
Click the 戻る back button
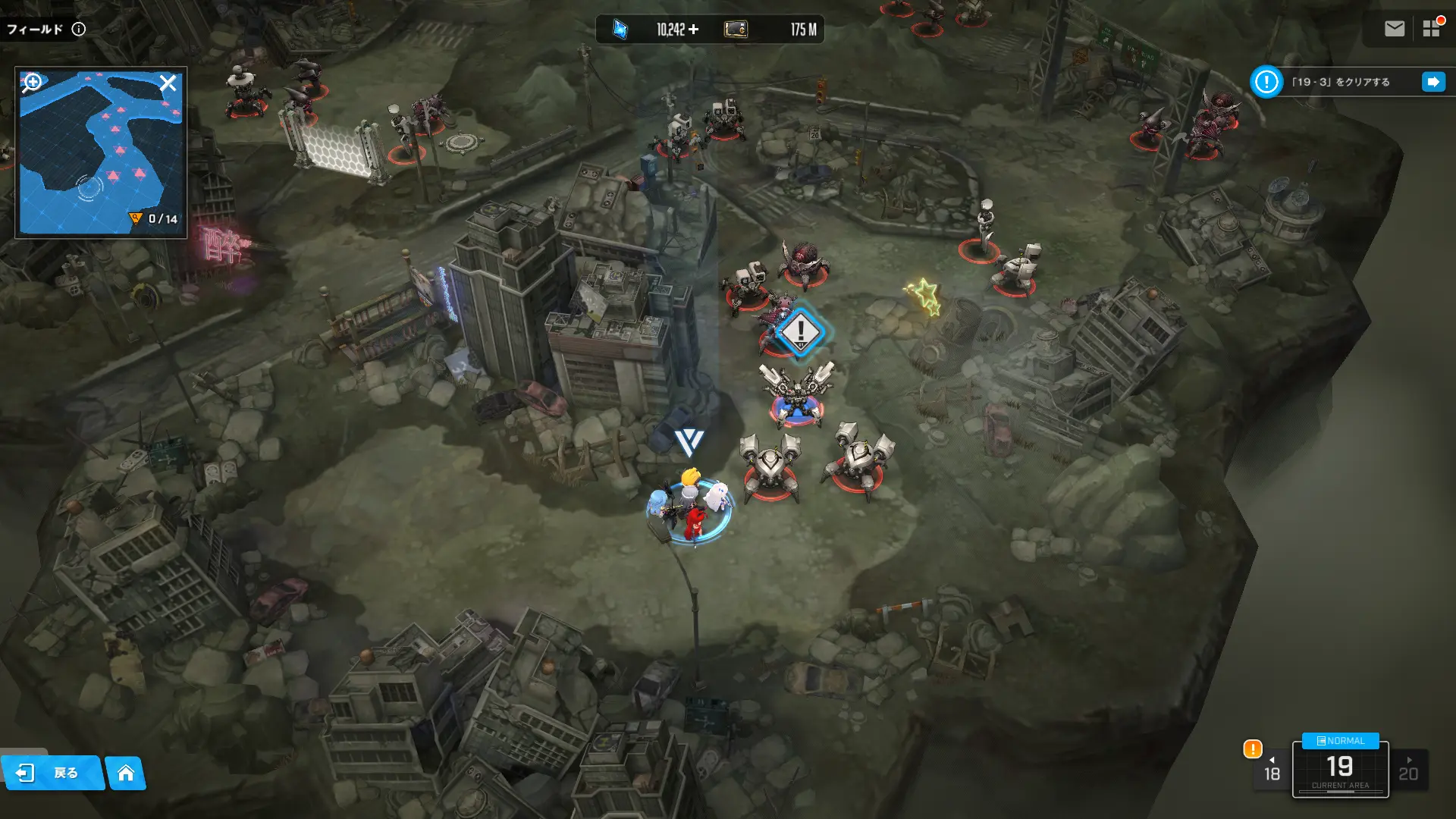52,773
